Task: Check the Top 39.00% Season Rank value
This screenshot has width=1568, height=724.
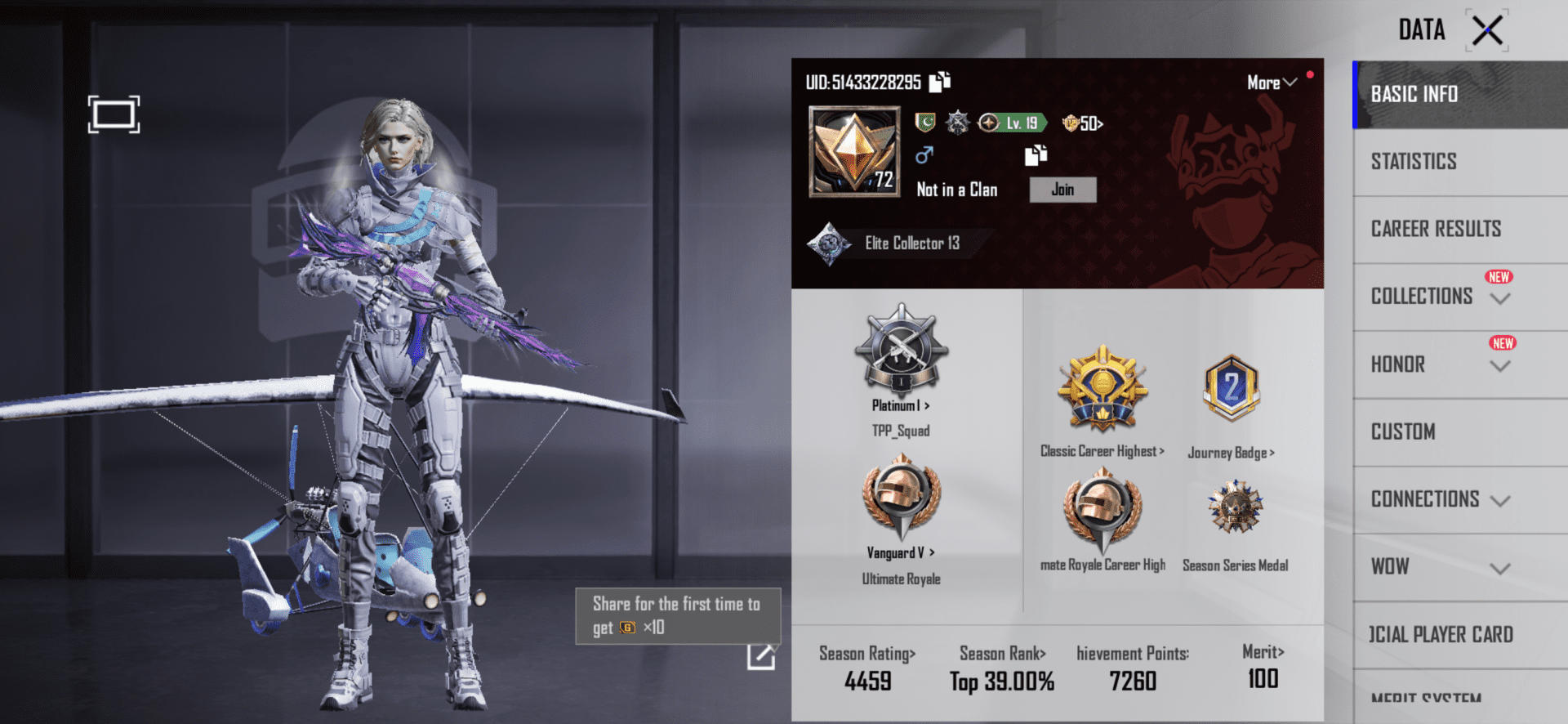Action: (1003, 679)
